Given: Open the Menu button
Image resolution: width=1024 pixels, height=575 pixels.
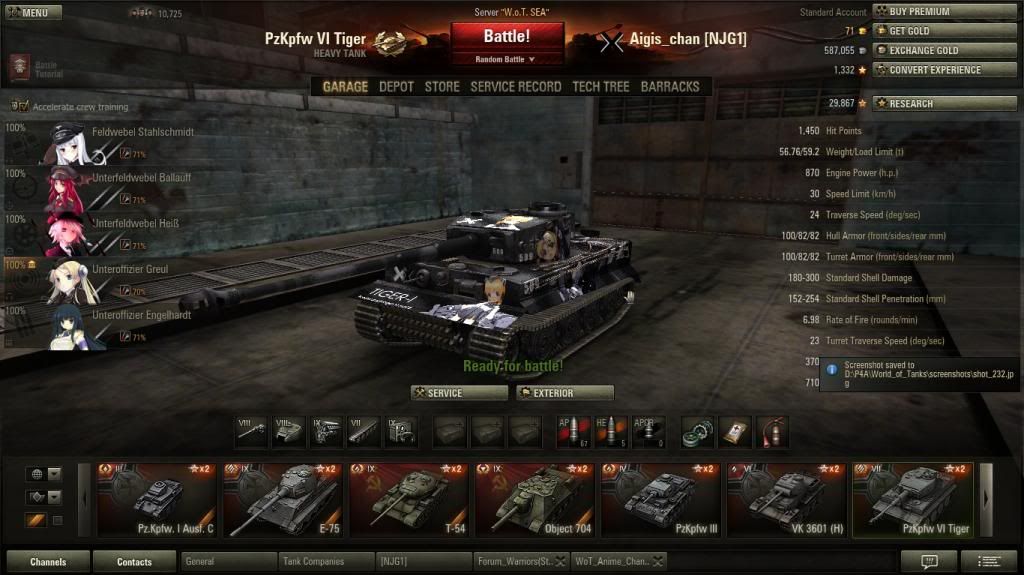Looking at the screenshot, I should [x=32, y=13].
